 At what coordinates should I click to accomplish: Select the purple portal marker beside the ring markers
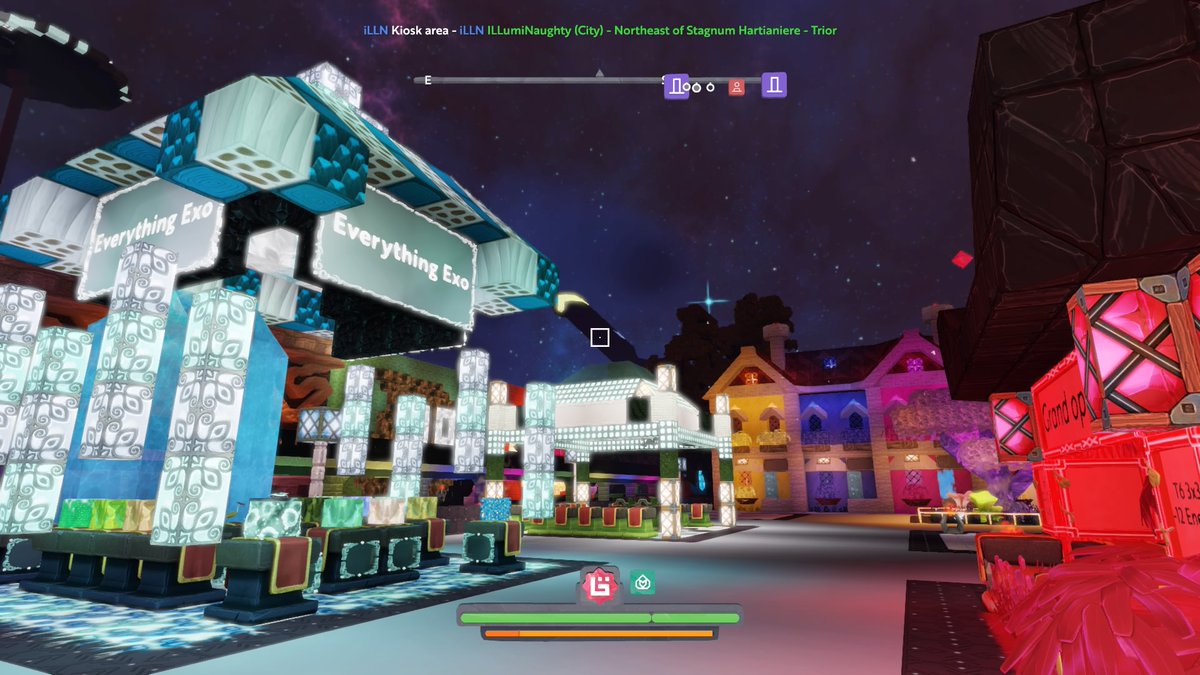(676, 86)
